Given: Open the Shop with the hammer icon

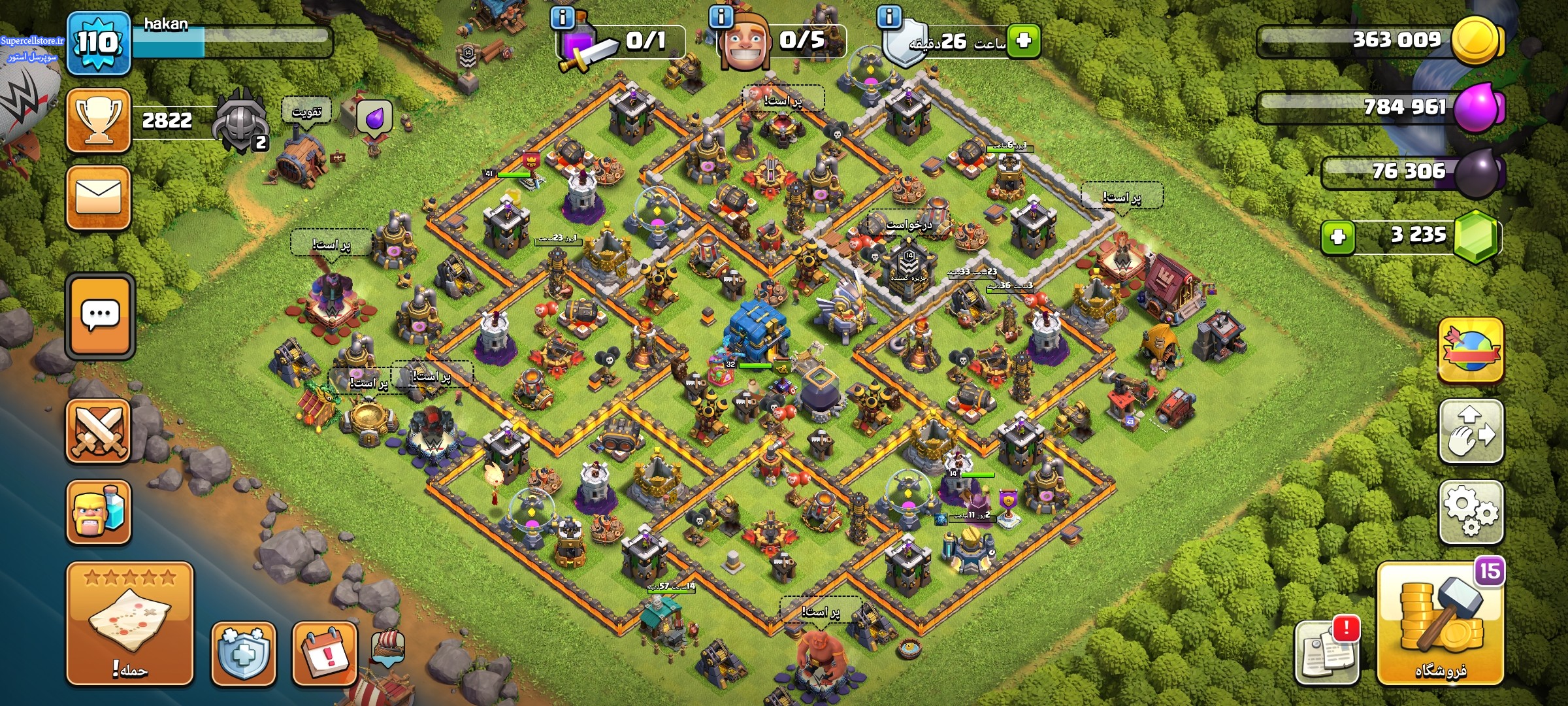Looking at the screenshot, I should click(1441, 624).
